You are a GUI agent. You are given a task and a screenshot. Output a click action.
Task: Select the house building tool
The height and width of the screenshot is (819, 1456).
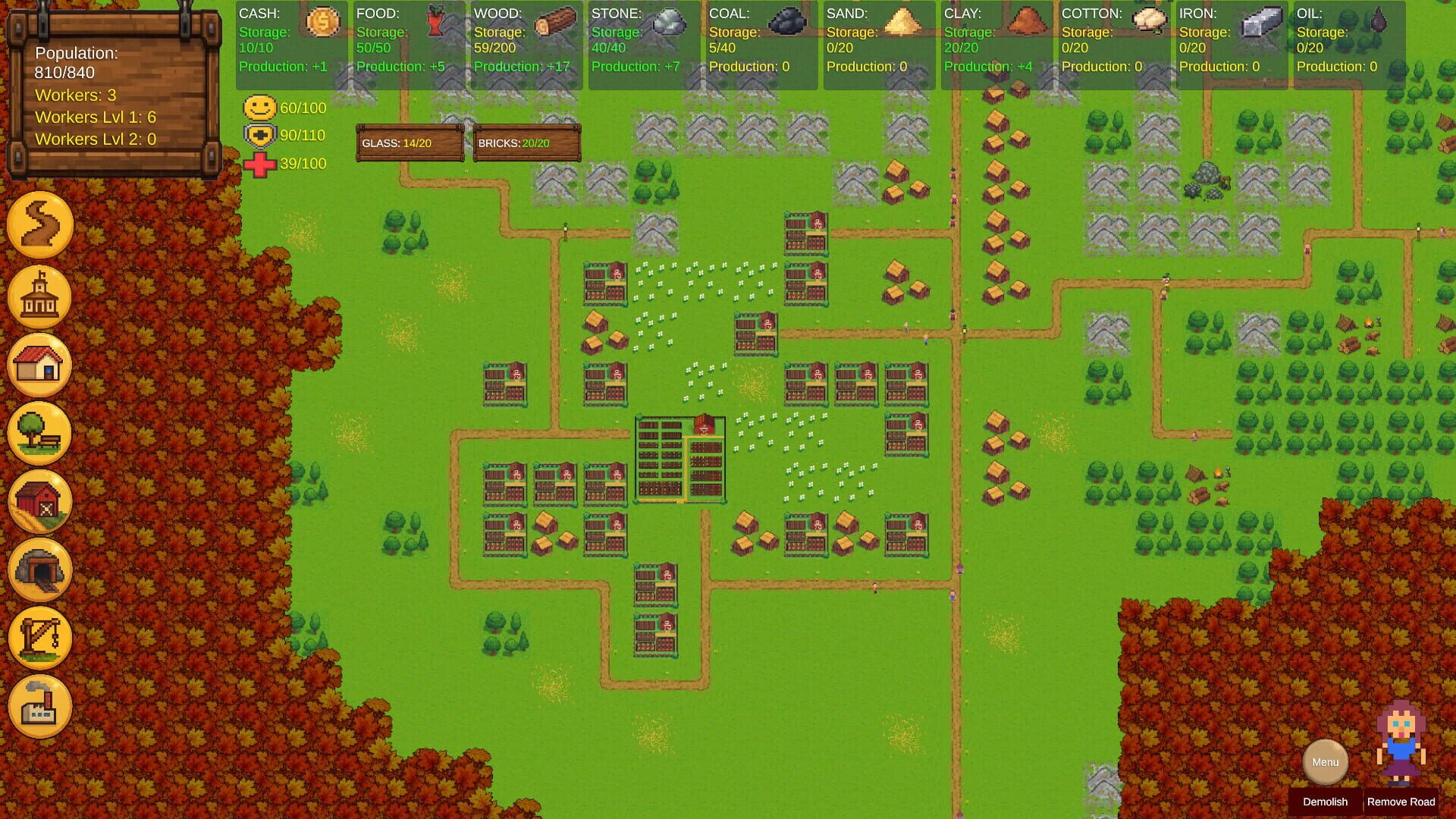click(x=40, y=365)
